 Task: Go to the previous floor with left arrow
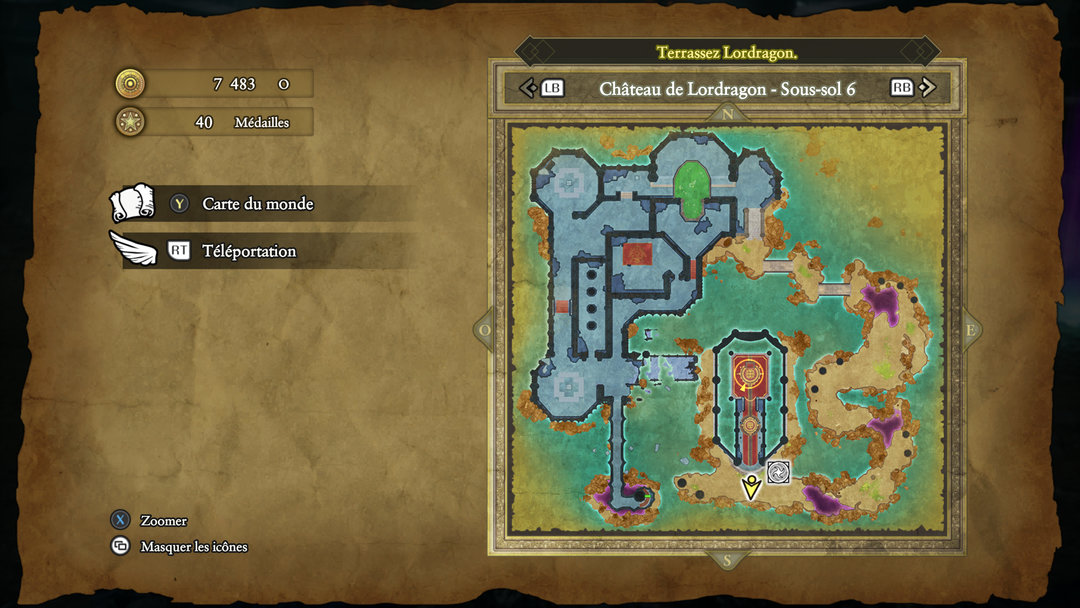(x=529, y=88)
